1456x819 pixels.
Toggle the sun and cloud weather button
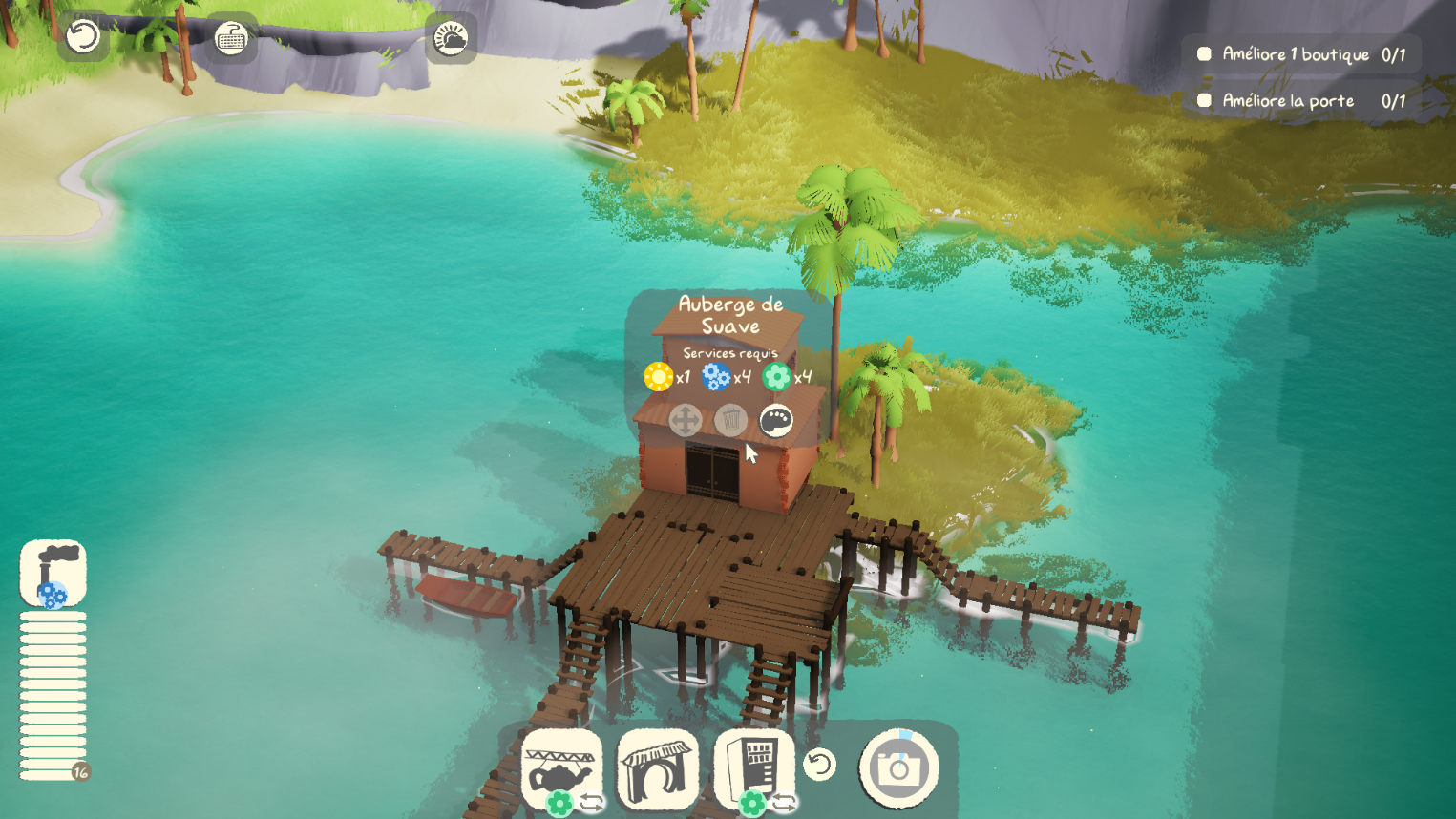tap(451, 38)
